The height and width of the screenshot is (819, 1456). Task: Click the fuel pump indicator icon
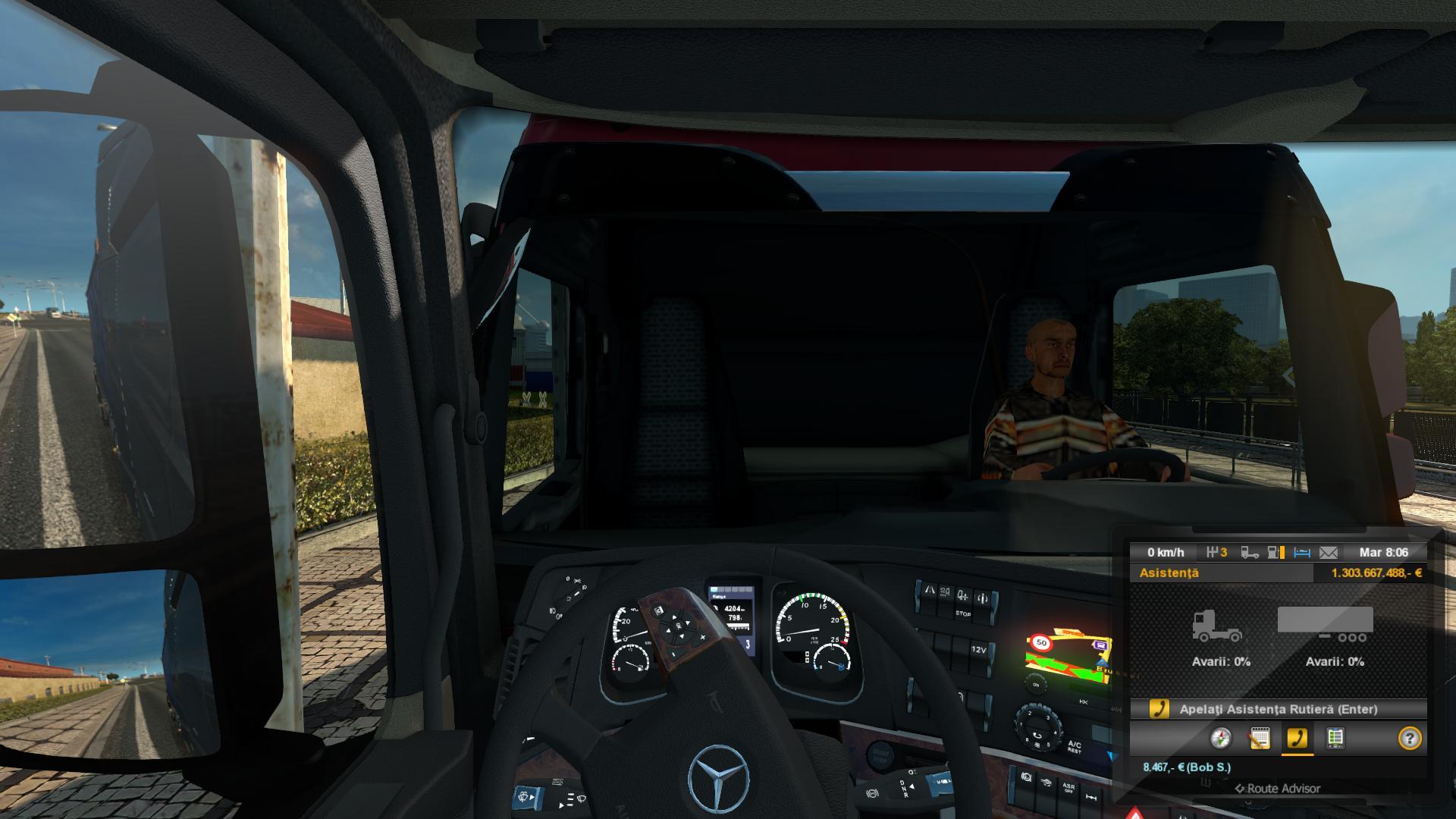(x=1276, y=553)
